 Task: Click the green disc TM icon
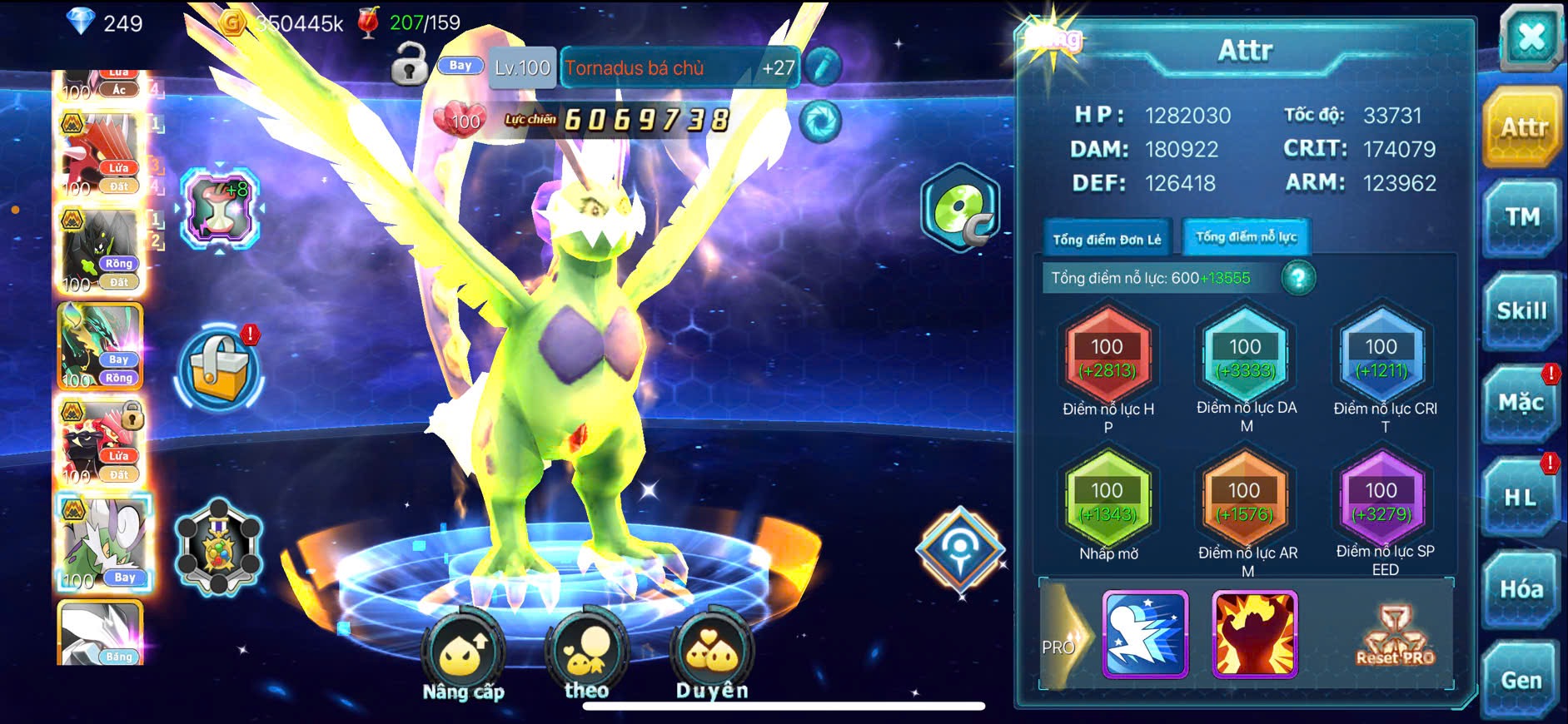coord(960,208)
